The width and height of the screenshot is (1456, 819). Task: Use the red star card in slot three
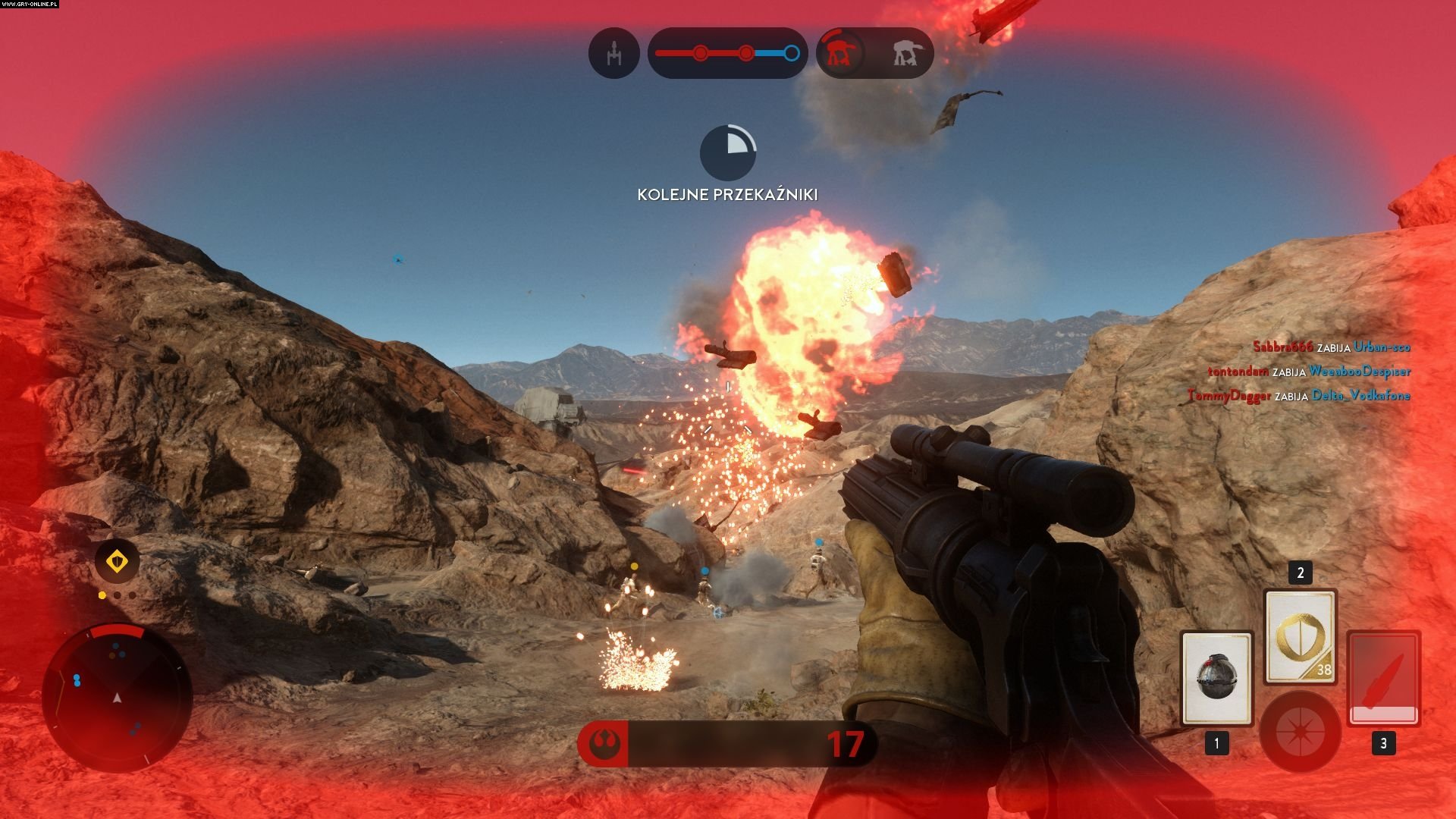(x=1383, y=678)
